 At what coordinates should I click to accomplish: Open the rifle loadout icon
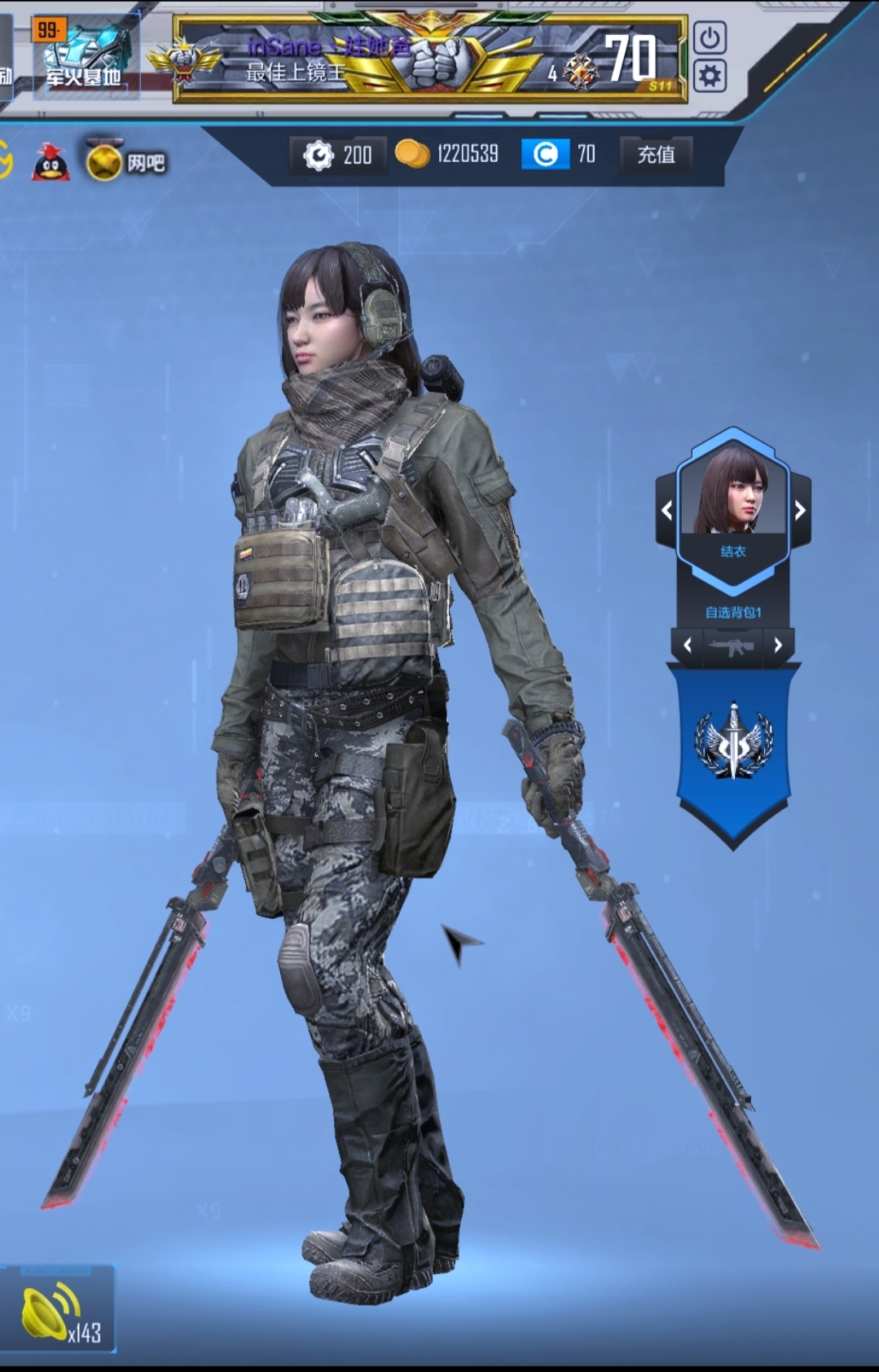pyautogui.click(x=732, y=646)
